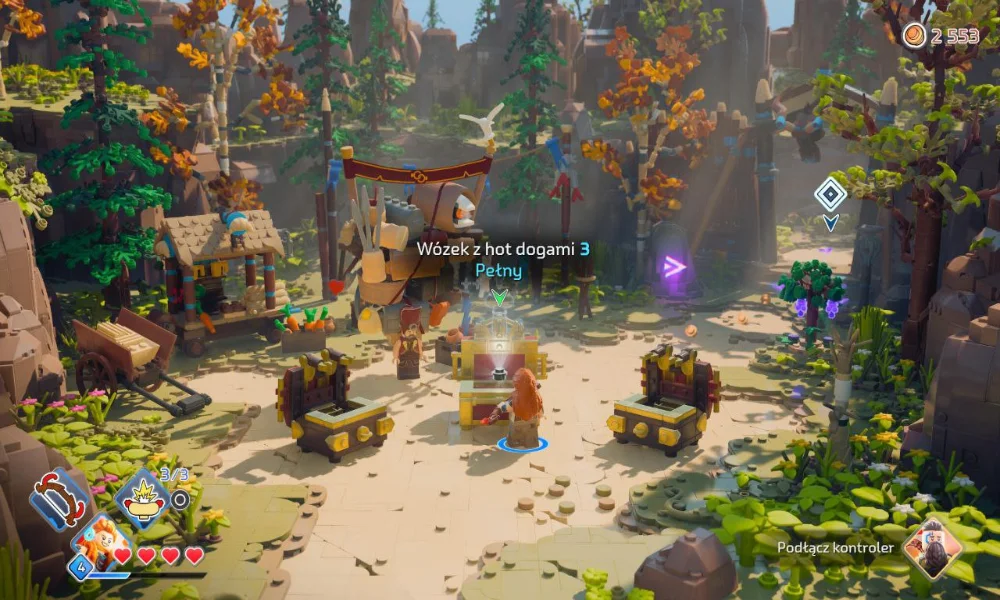Screen dimensions: 1000x600
Task: Select the diamond objective waypoint marker
Action: 830,193
